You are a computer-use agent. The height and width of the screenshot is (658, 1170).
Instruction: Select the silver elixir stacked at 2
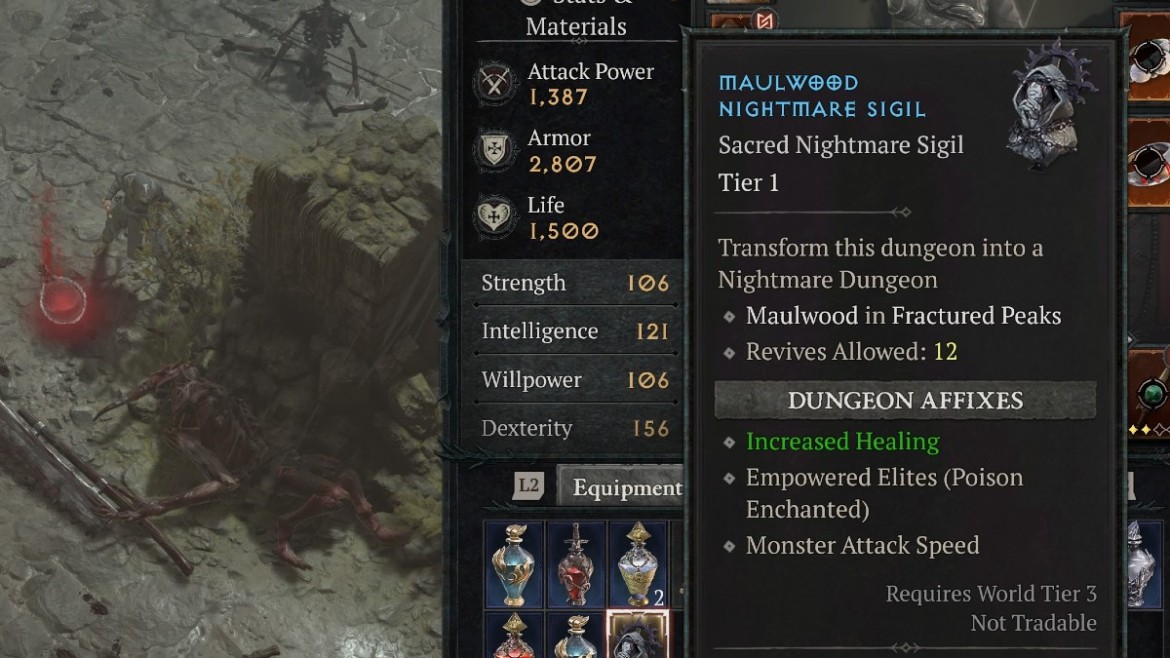click(x=638, y=564)
